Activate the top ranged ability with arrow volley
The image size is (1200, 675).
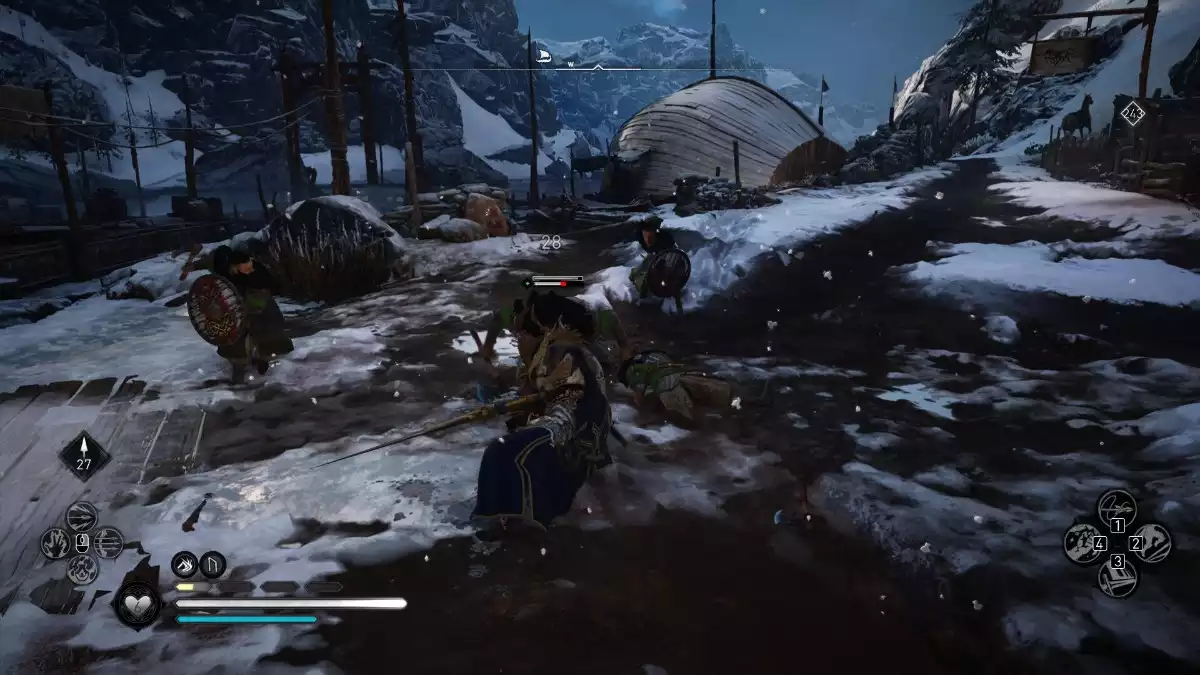click(x=82, y=516)
